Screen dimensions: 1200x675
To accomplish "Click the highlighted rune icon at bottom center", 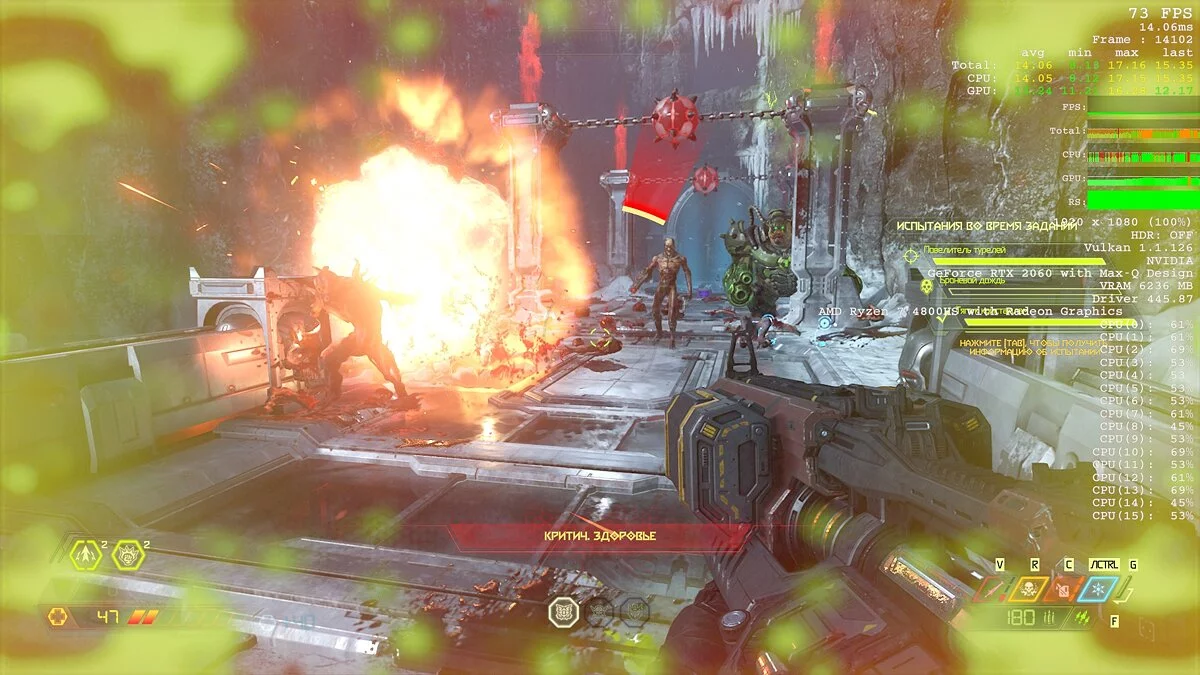I will pyautogui.click(x=564, y=611).
